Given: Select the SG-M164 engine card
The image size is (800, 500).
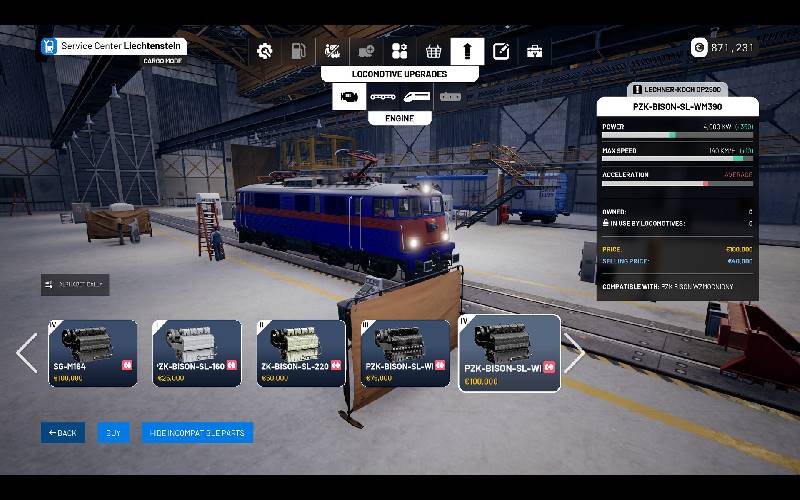Looking at the screenshot, I should point(93,353).
